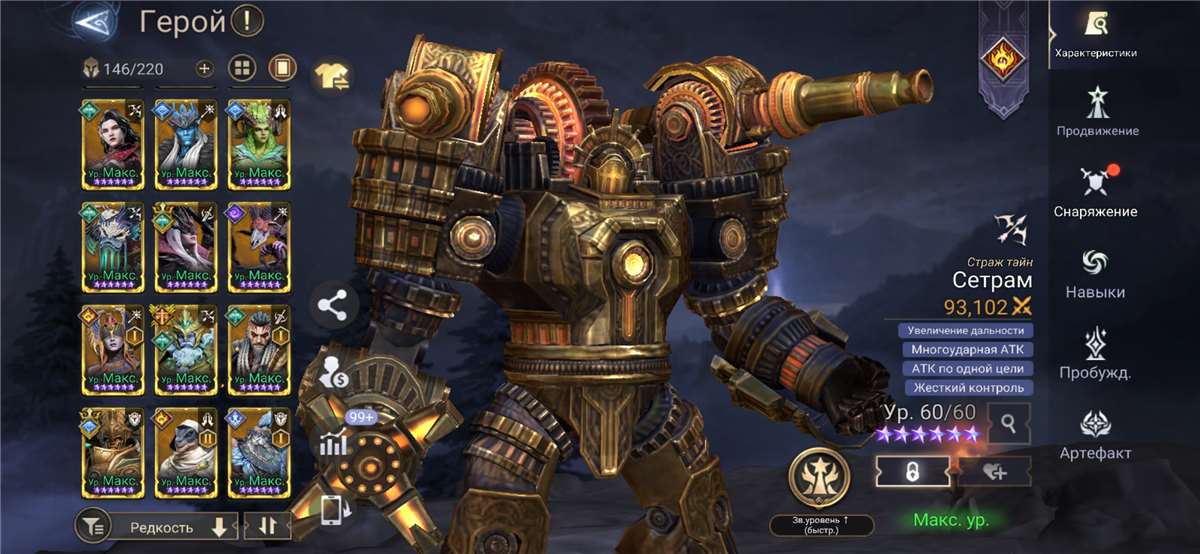Open the statistics bar chart icon
The height and width of the screenshot is (554, 1200).
coord(333,445)
